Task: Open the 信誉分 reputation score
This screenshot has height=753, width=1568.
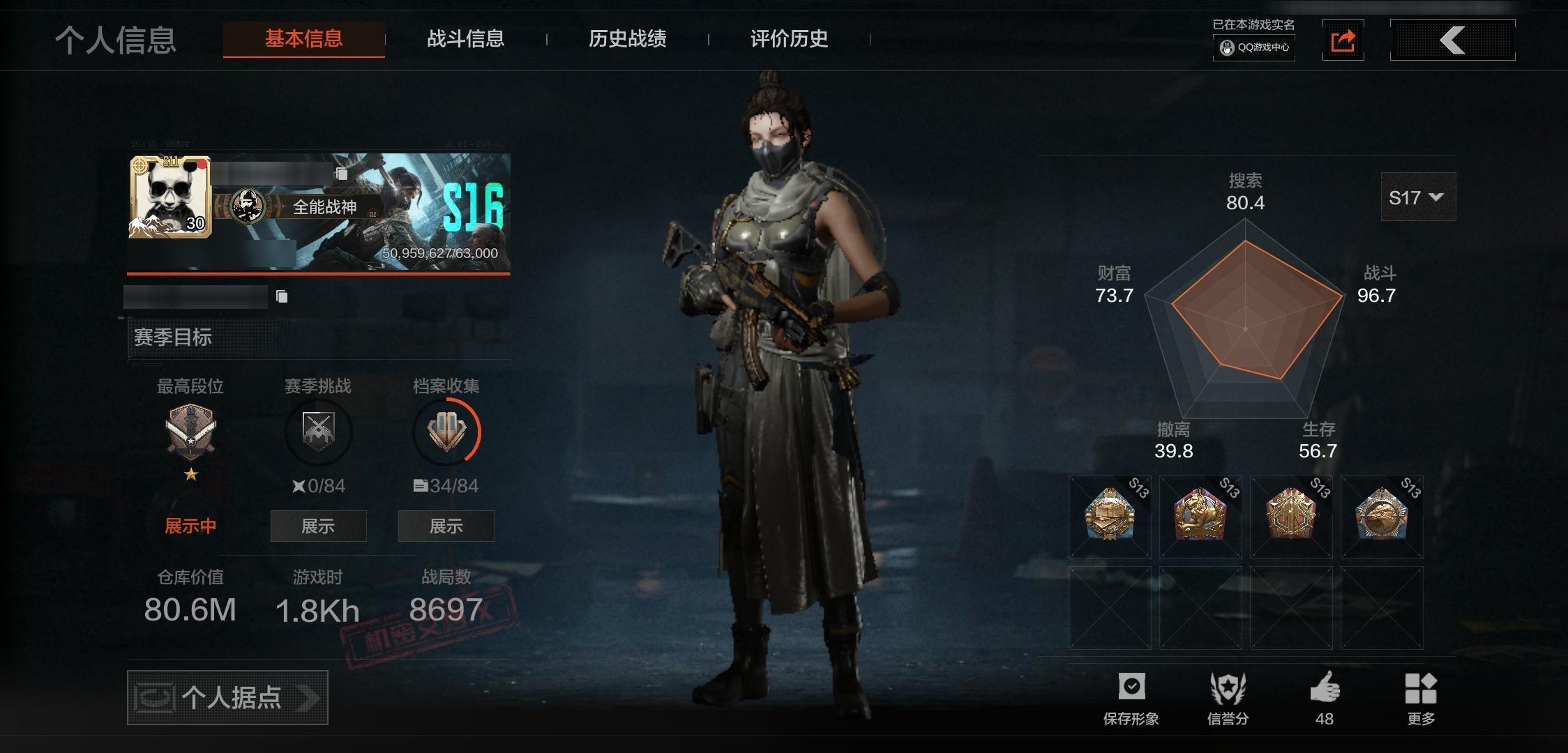Action: [x=1228, y=699]
